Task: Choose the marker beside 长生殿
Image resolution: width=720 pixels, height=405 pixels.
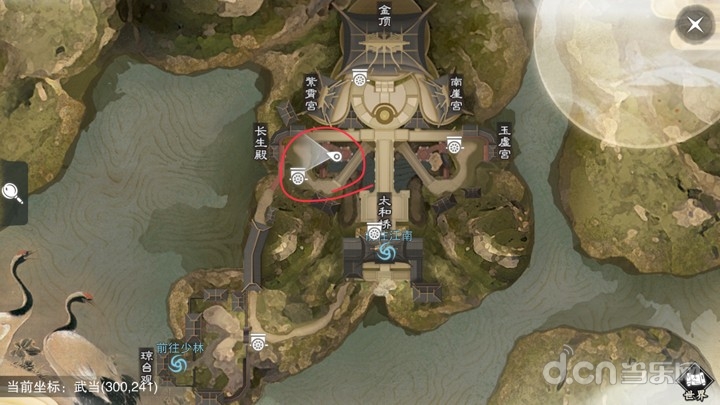Action: tap(297, 177)
